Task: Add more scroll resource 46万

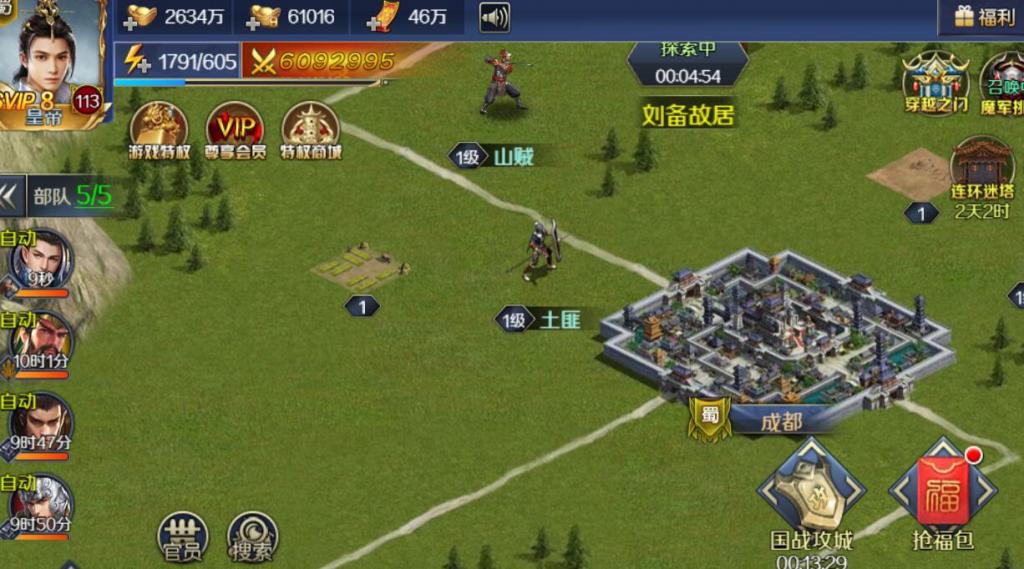Action: (x=381, y=17)
